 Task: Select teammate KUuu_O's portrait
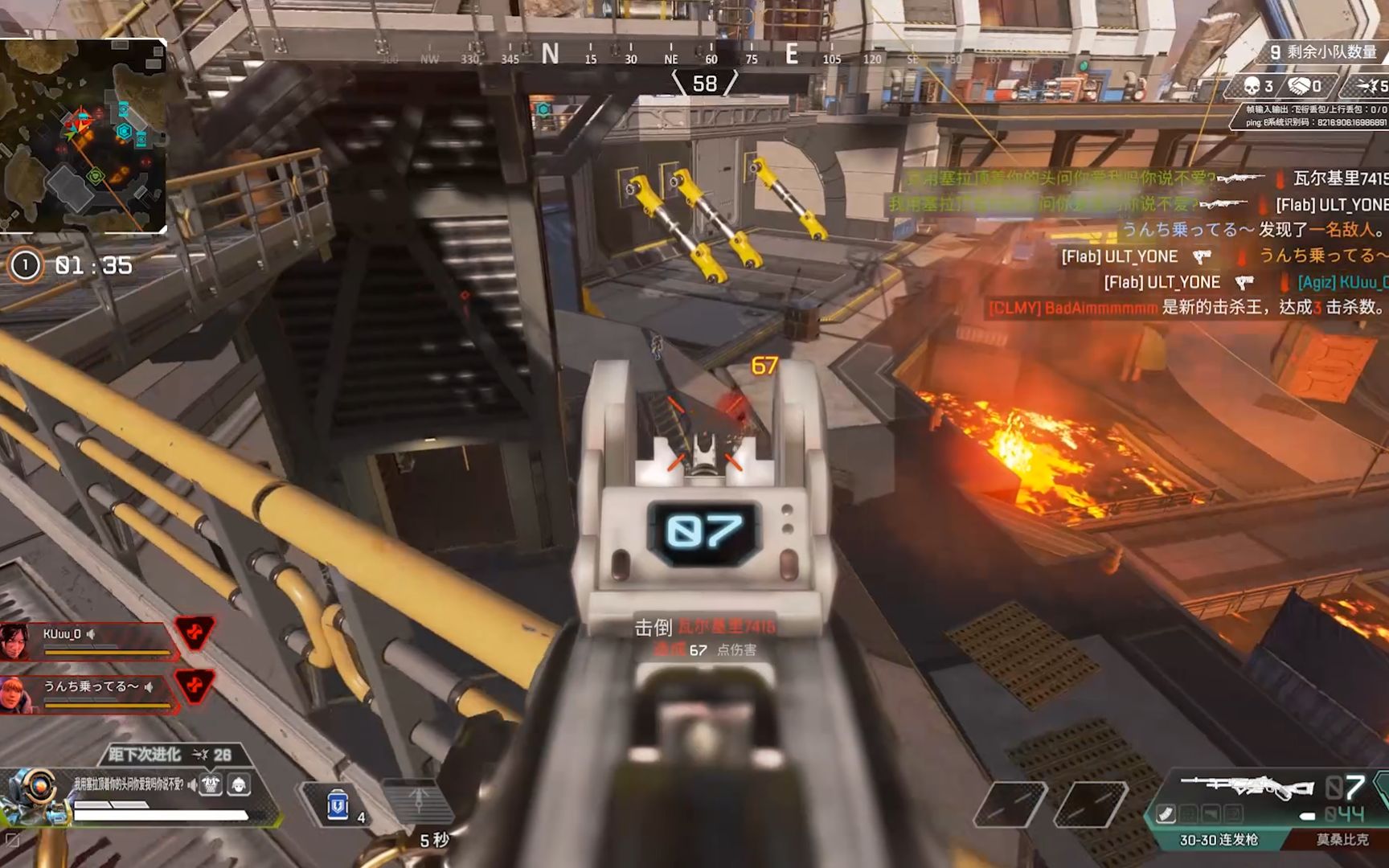(x=16, y=641)
